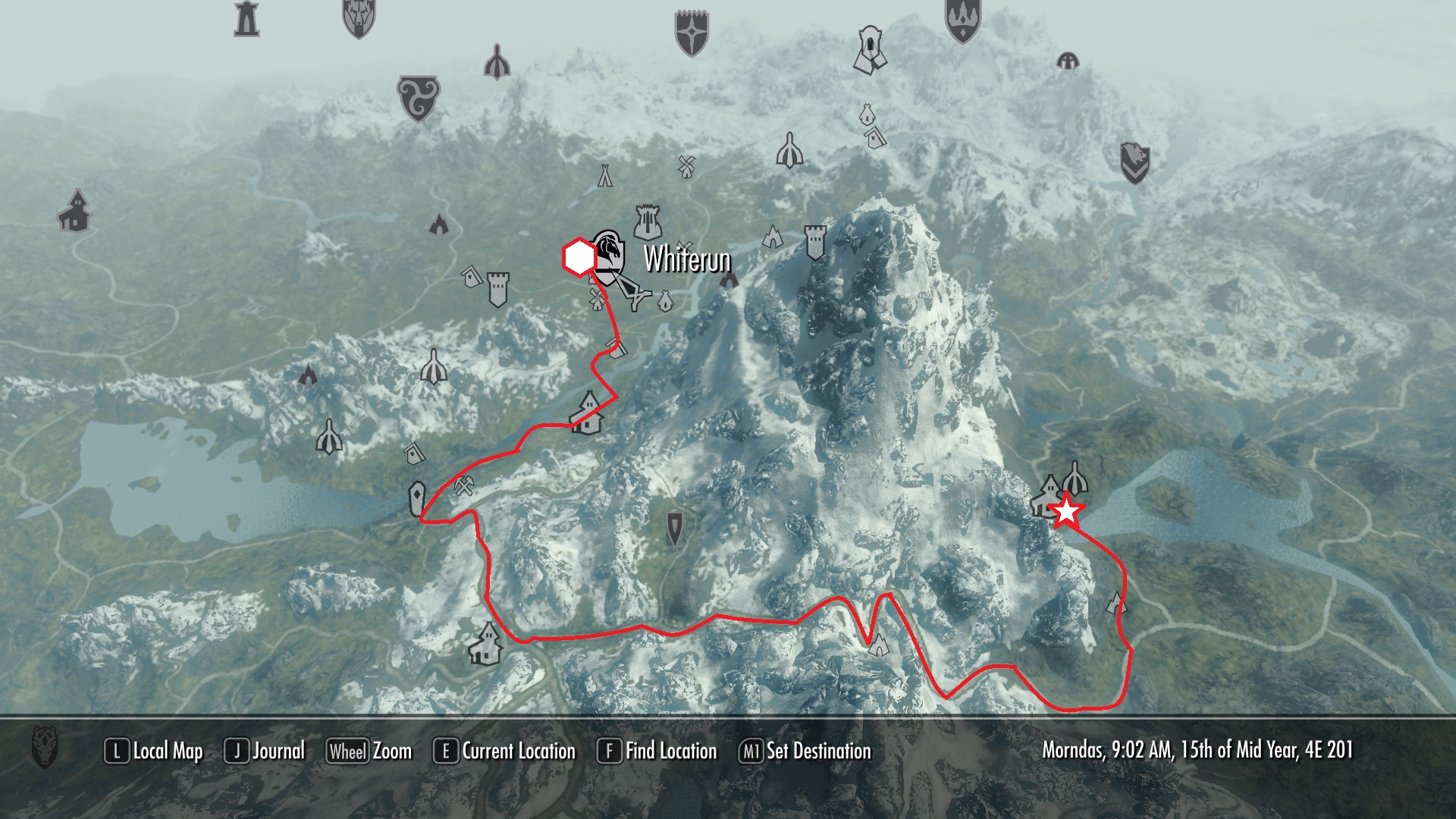Screen dimensions: 1456x819
Task: Select the lone house marker at far west
Action: [74, 212]
